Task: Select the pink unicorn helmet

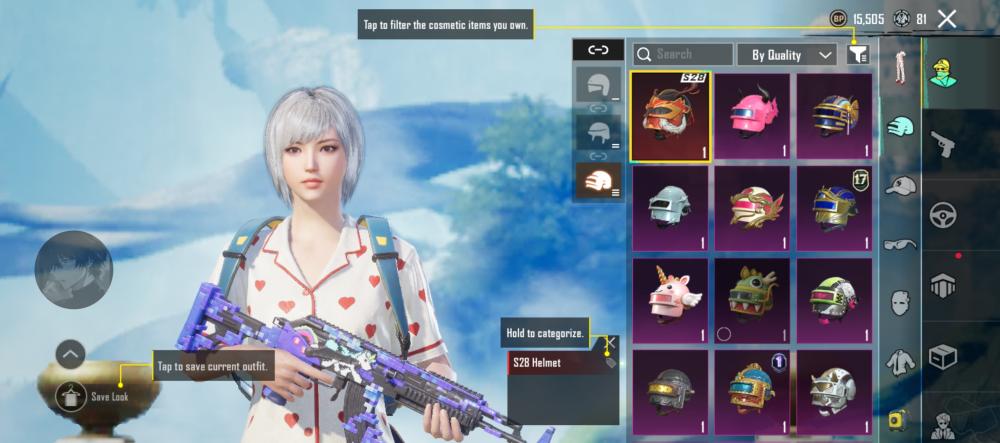Action: 670,300
